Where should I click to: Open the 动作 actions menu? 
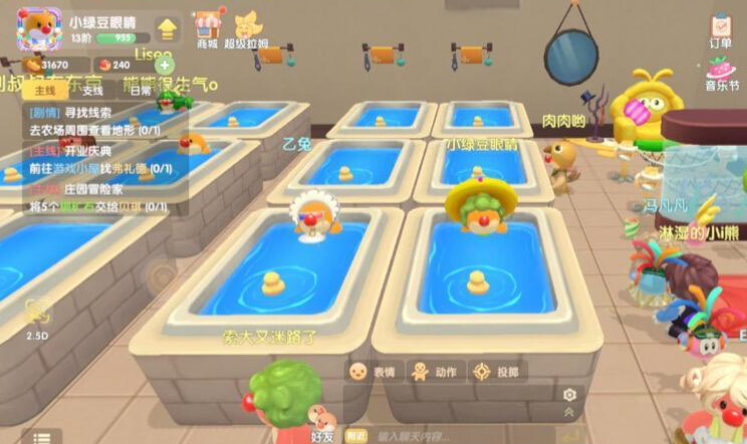[x=437, y=371]
